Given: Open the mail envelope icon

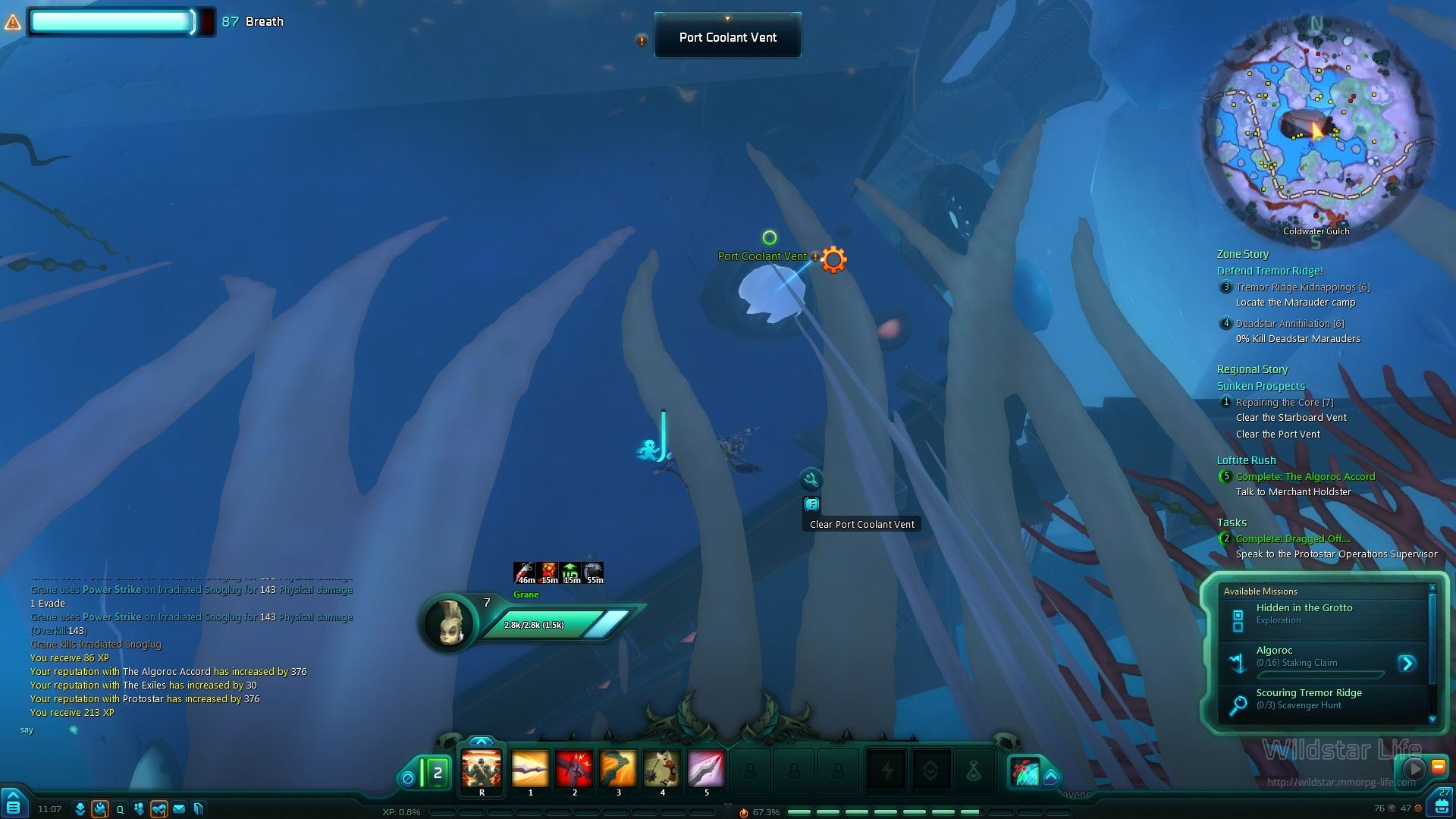Looking at the screenshot, I should [179, 809].
